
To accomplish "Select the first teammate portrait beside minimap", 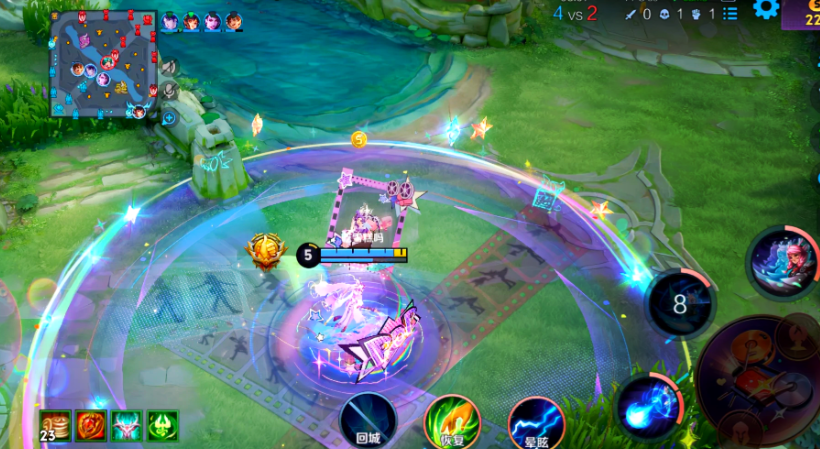I will (x=170, y=21).
